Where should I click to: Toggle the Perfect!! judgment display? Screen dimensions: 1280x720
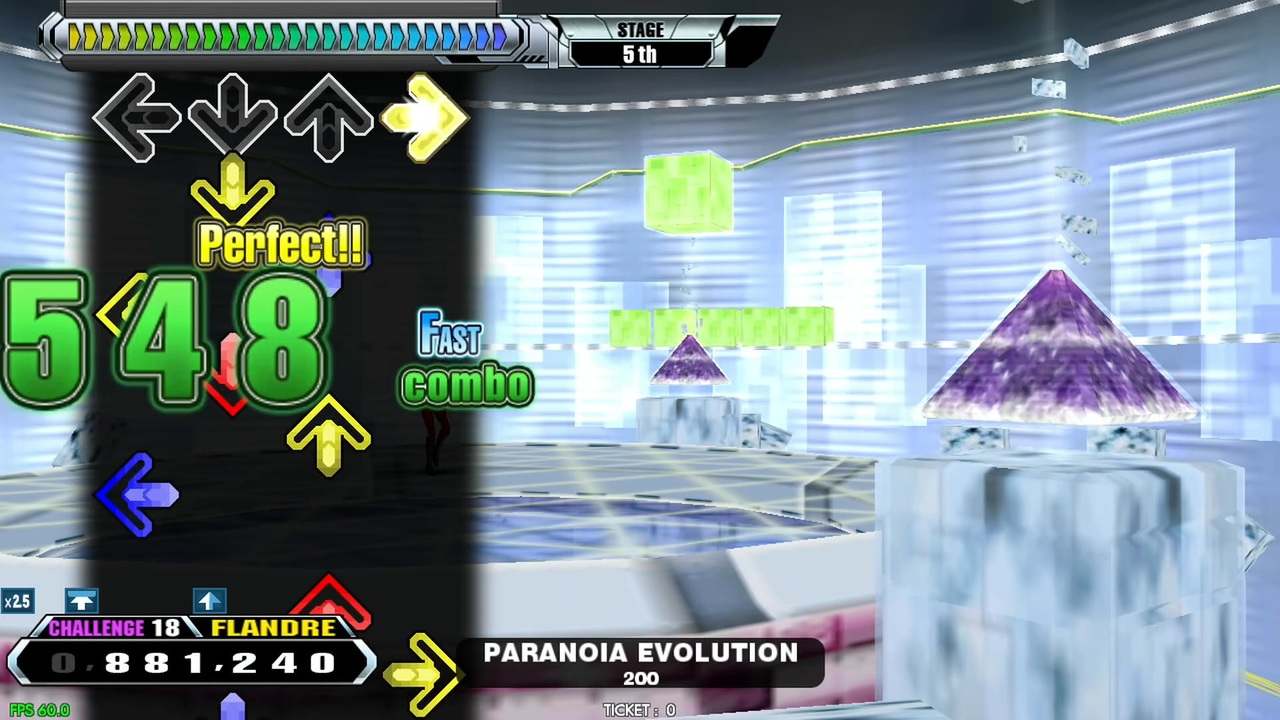(280, 245)
